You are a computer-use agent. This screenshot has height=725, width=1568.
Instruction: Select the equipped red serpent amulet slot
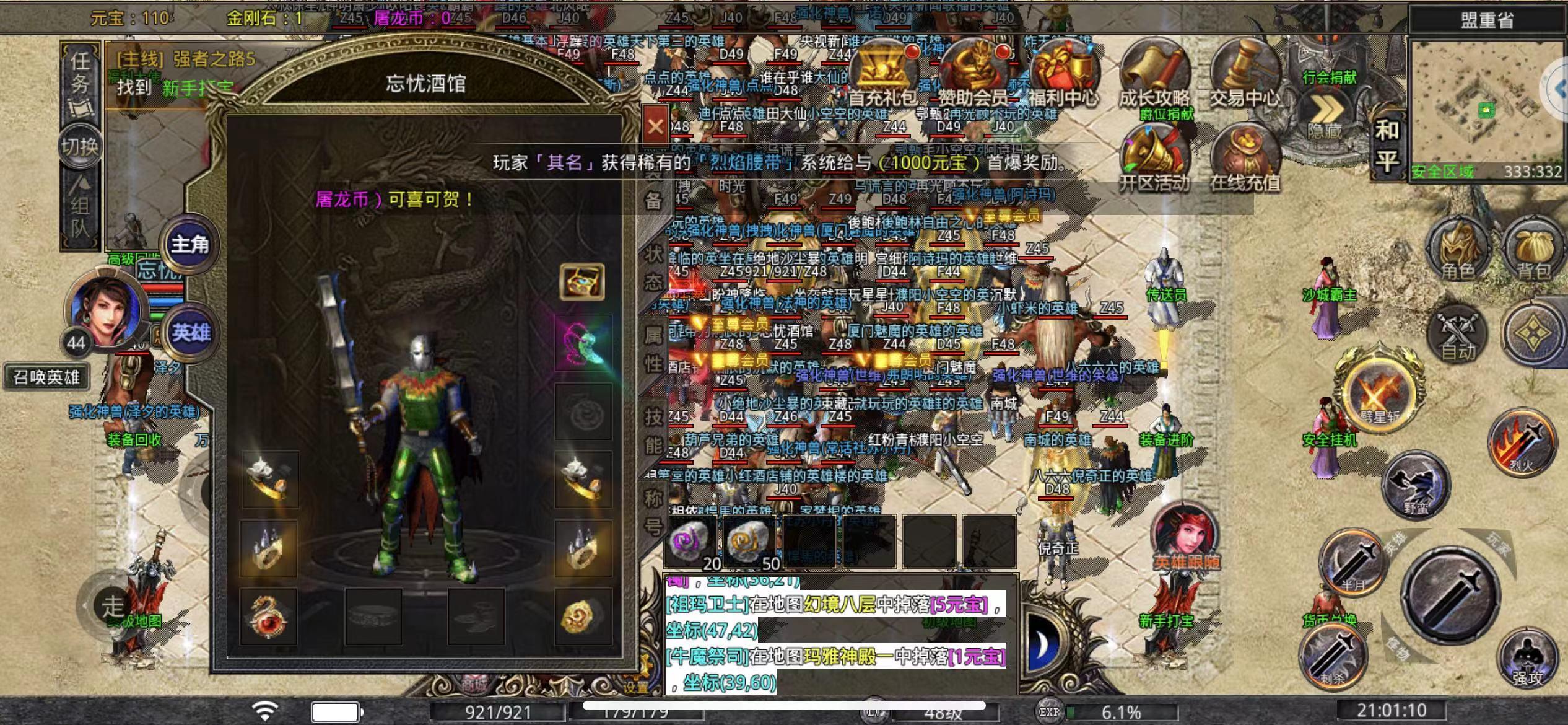(269, 617)
